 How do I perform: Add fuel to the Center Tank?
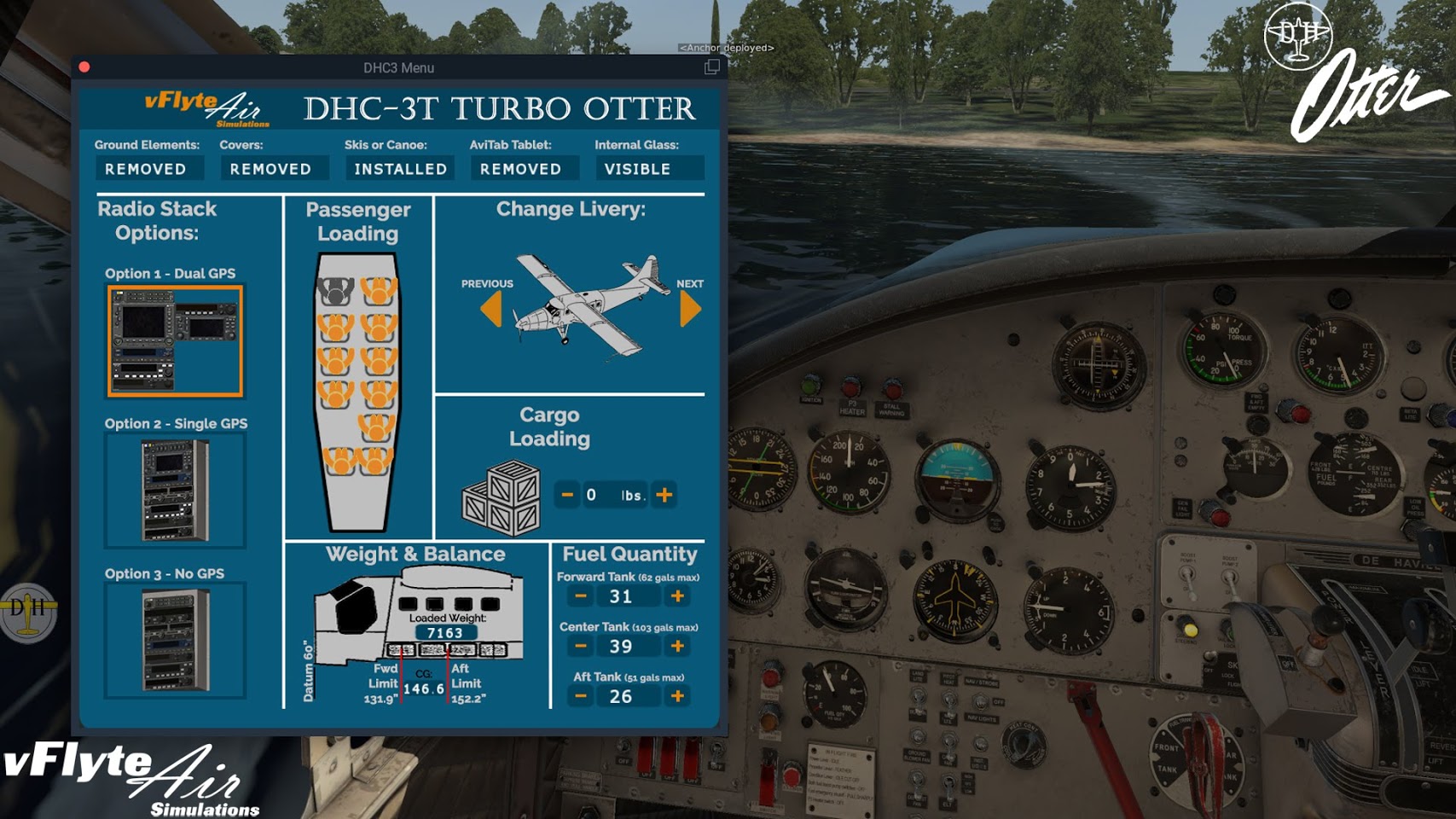[x=677, y=646]
